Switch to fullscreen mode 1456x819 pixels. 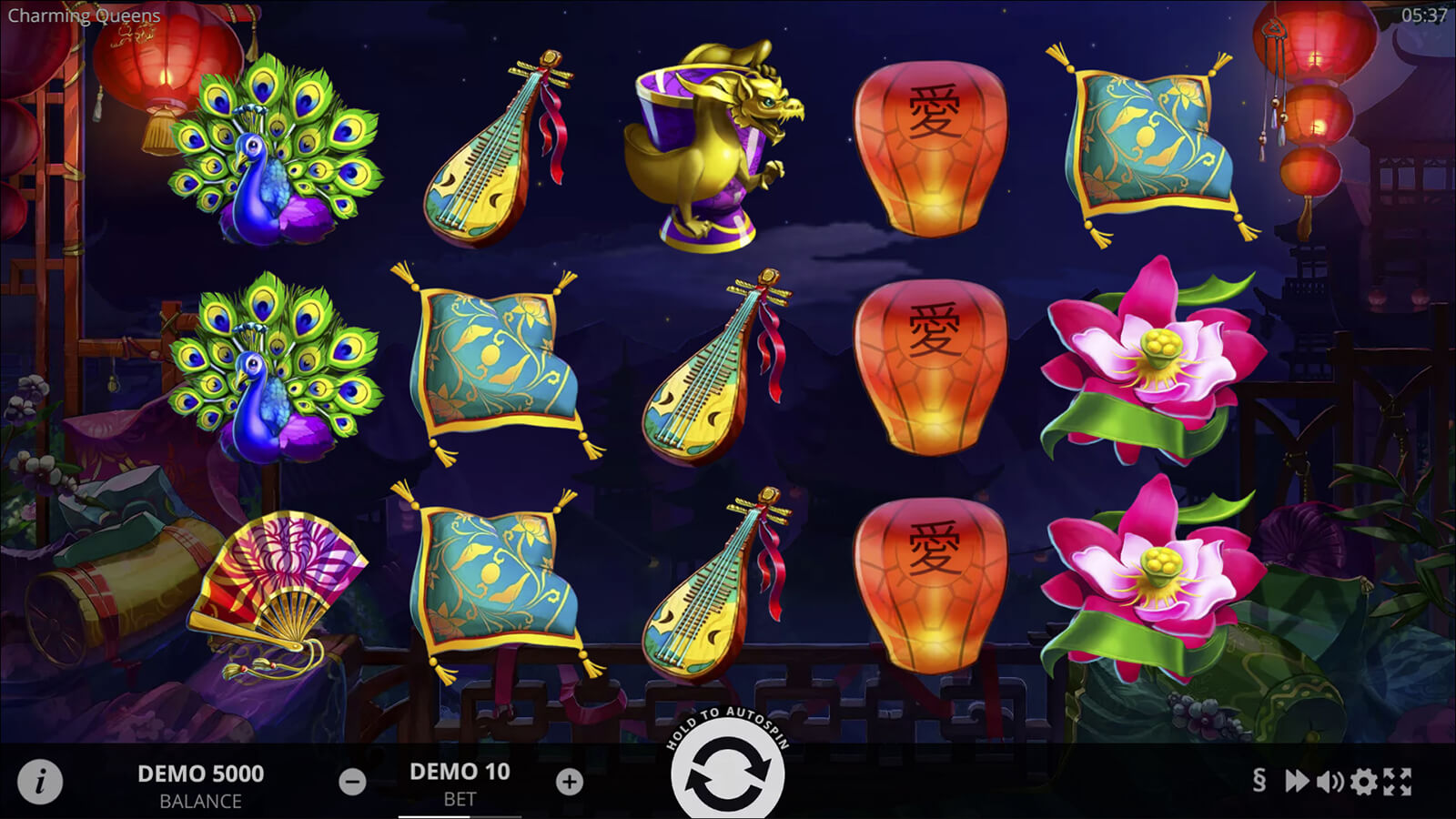click(x=1398, y=781)
